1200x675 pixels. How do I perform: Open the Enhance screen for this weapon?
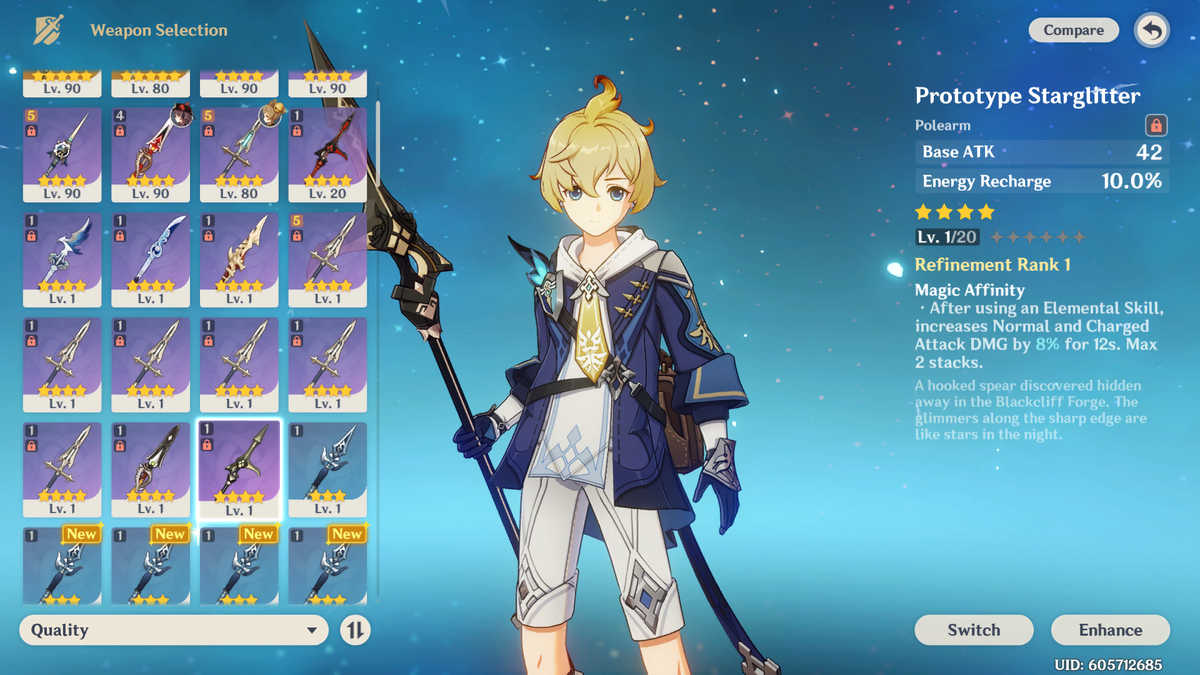1110,630
